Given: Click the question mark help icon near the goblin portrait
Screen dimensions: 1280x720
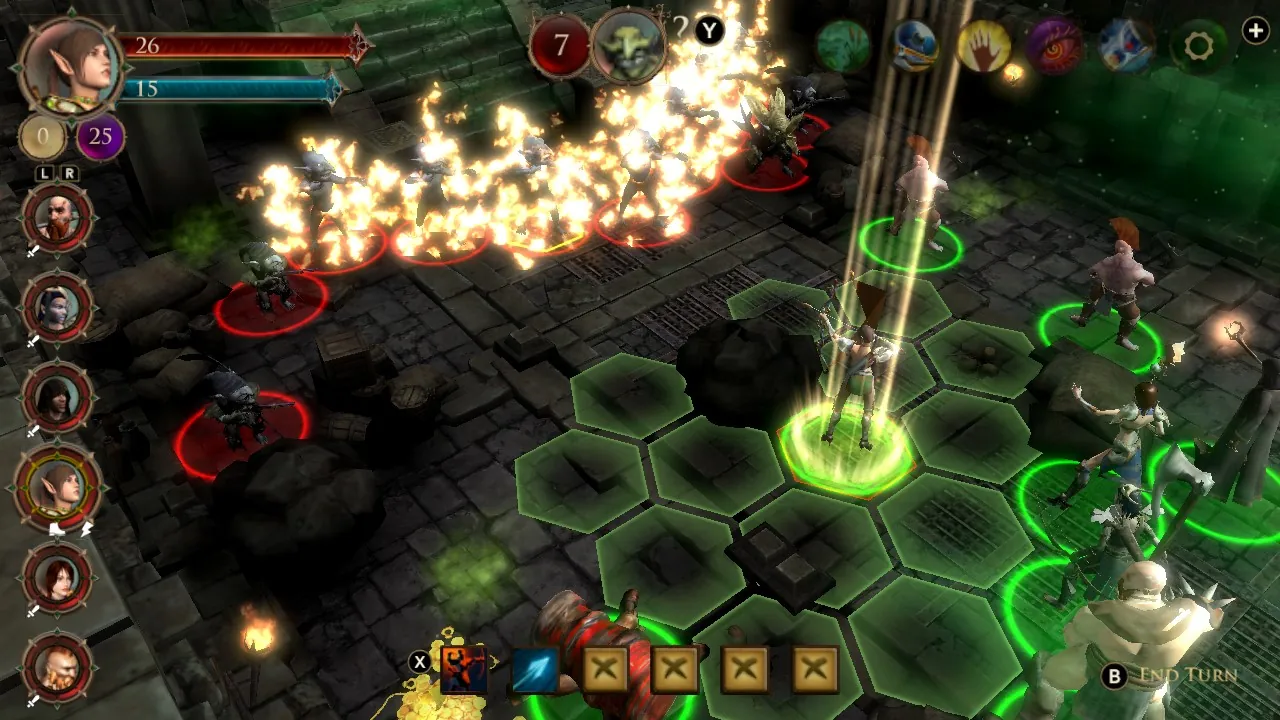Looking at the screenshot, I should coord(682,28).
